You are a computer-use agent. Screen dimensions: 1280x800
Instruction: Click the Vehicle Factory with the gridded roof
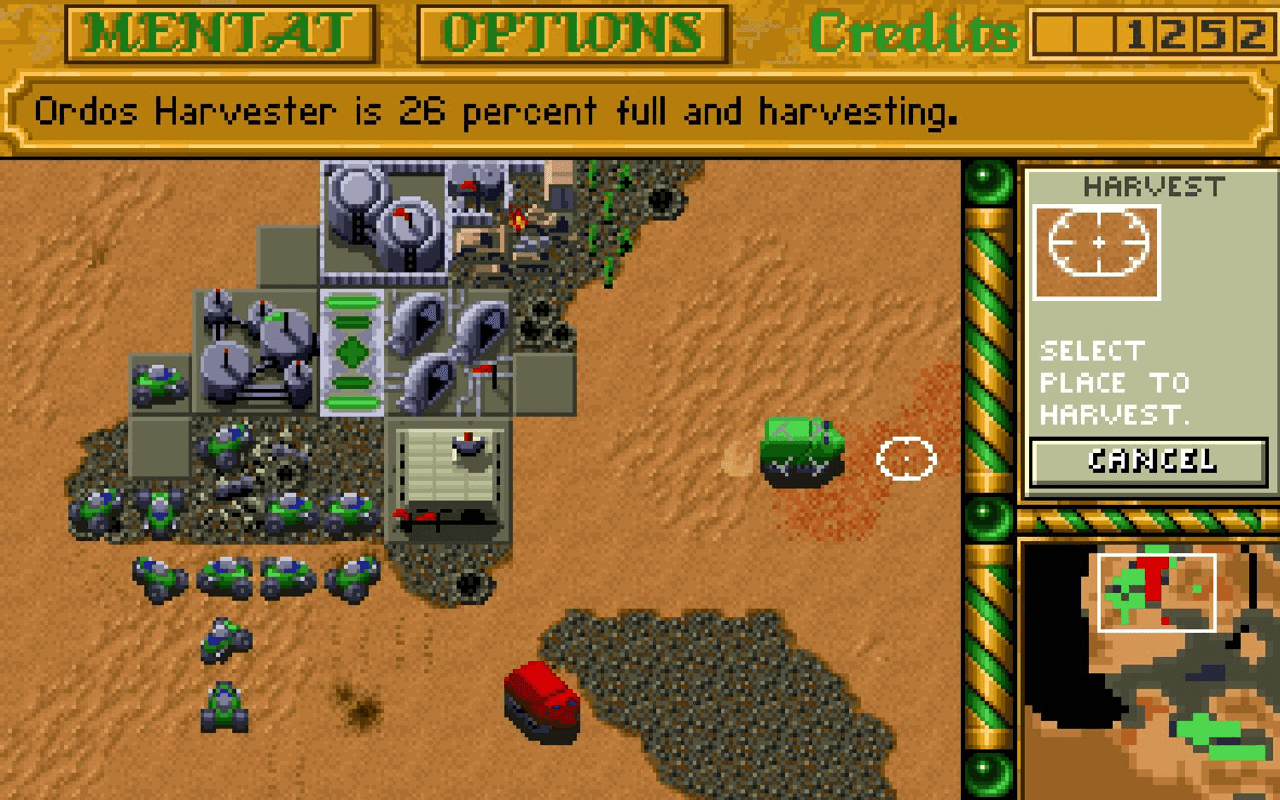click(x=450, y=480)
